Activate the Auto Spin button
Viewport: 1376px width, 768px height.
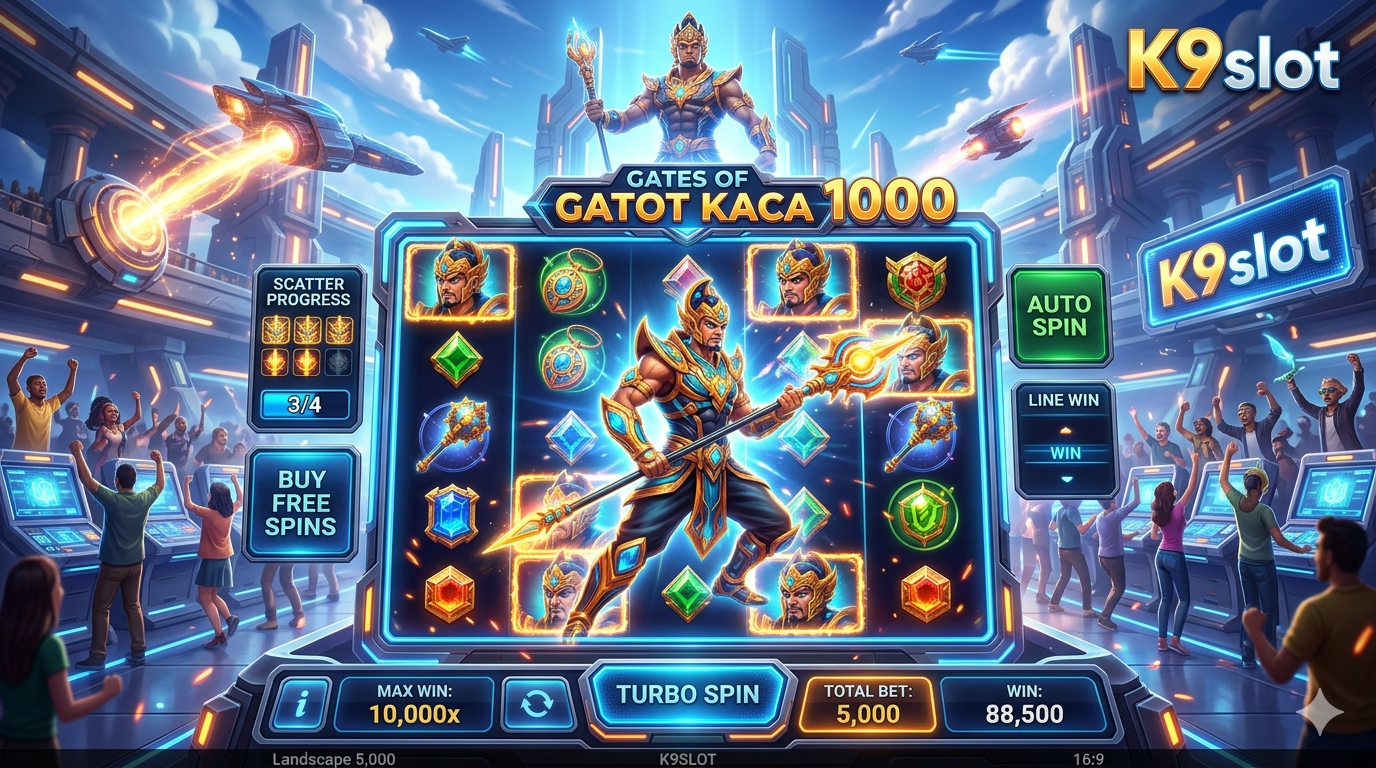[x=1059, y=316]
